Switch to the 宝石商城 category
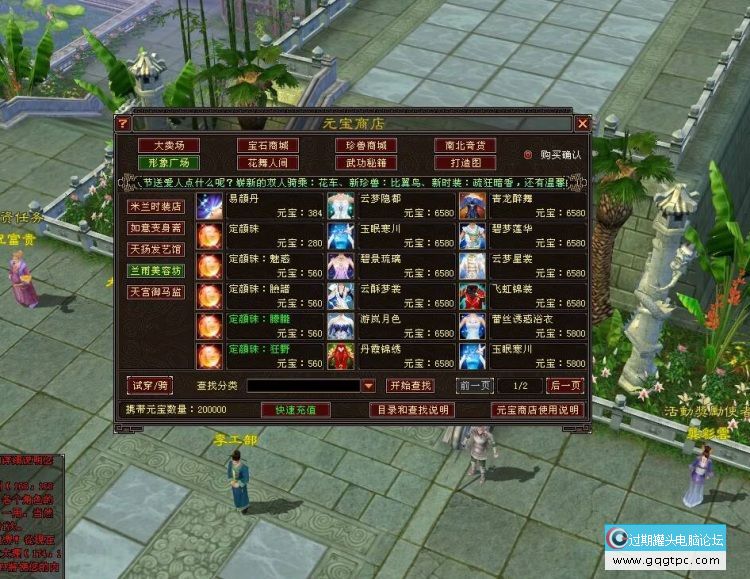The image size is (750, 579). pos(260,146)
